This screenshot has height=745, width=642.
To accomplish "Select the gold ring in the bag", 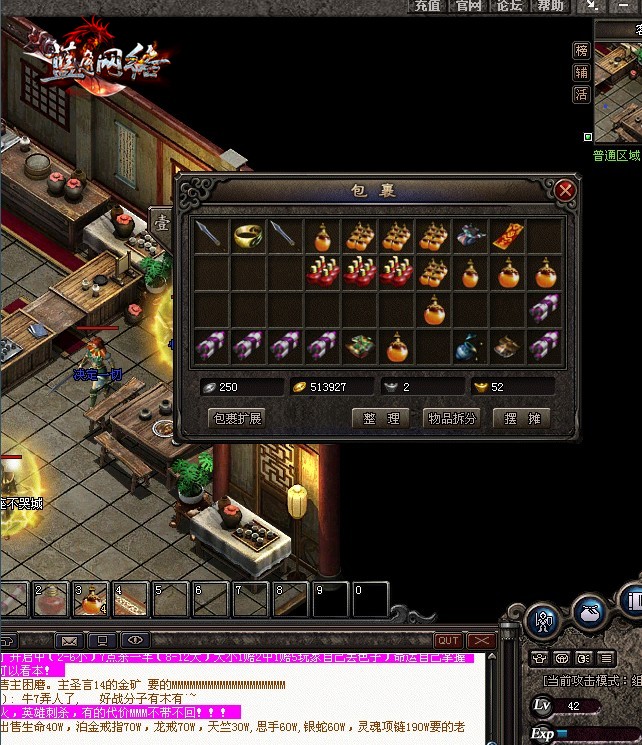I will point(249,236).
